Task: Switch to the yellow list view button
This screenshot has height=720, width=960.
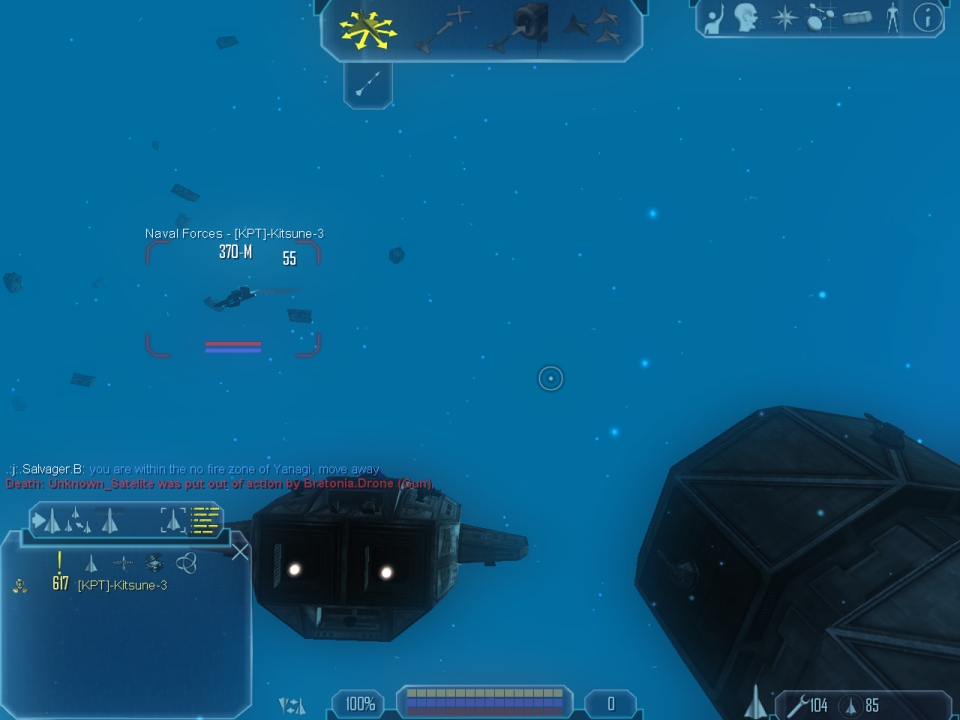Action: click(206, 520)
